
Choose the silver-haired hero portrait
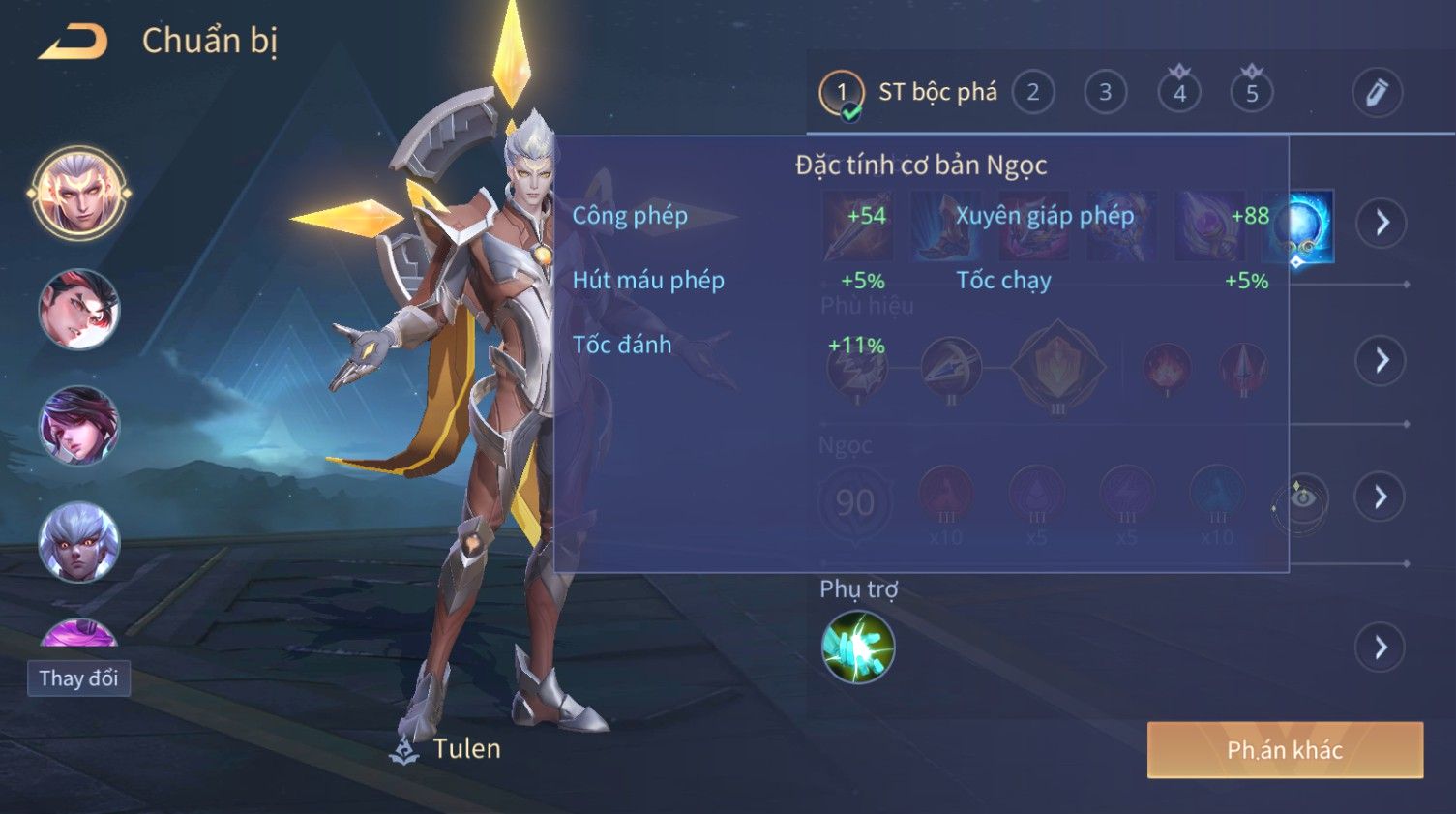point(79,542)
